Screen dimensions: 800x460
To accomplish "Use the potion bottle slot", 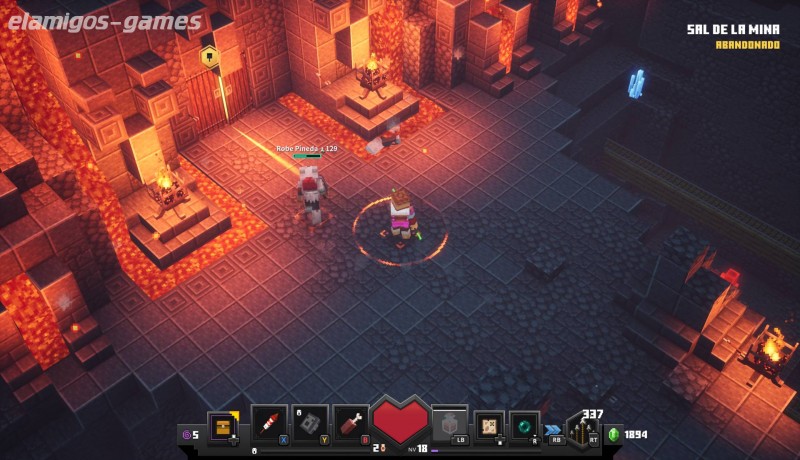I will [x=449, y=423].
